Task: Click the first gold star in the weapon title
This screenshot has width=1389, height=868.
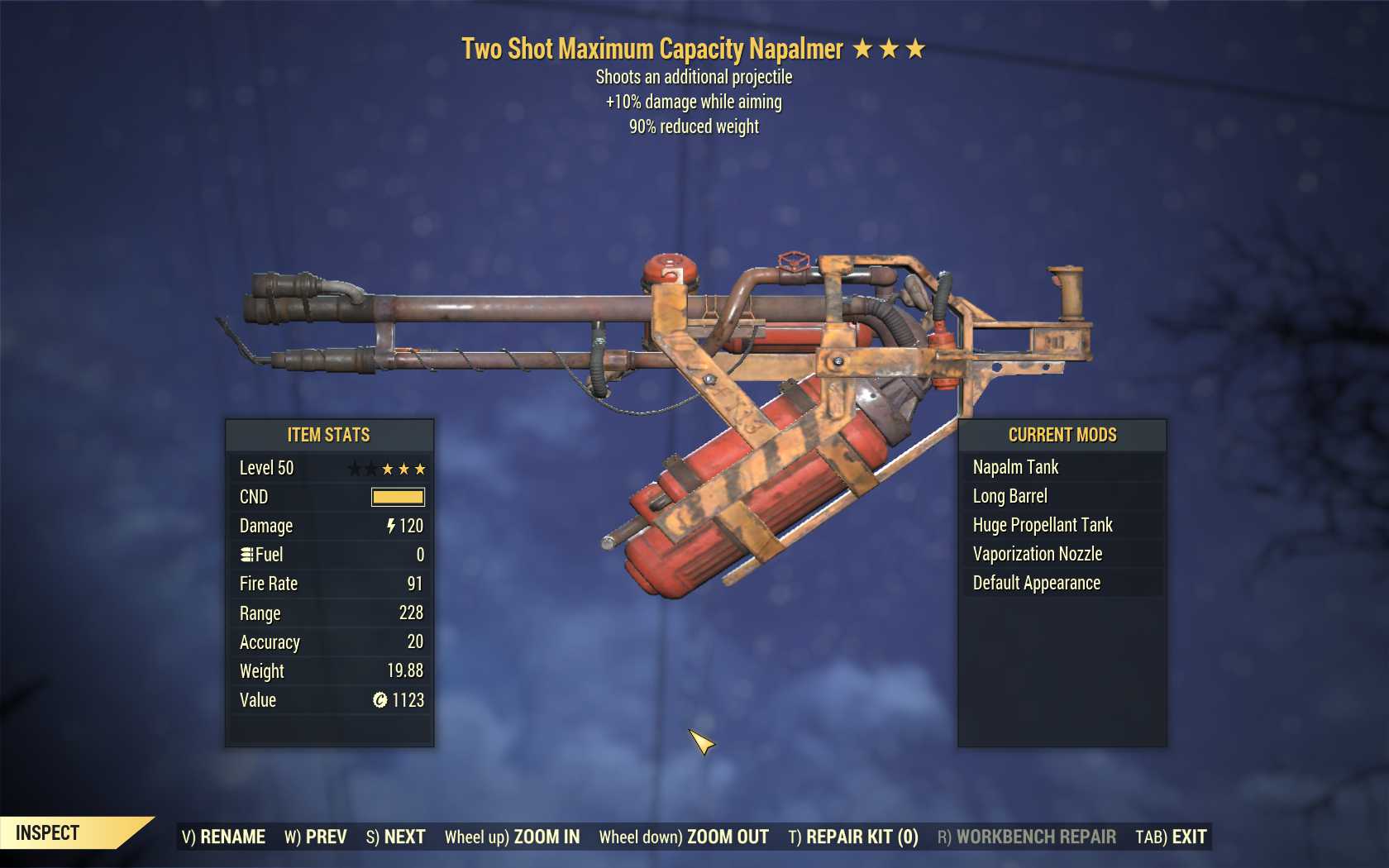Action: point(863,49)
